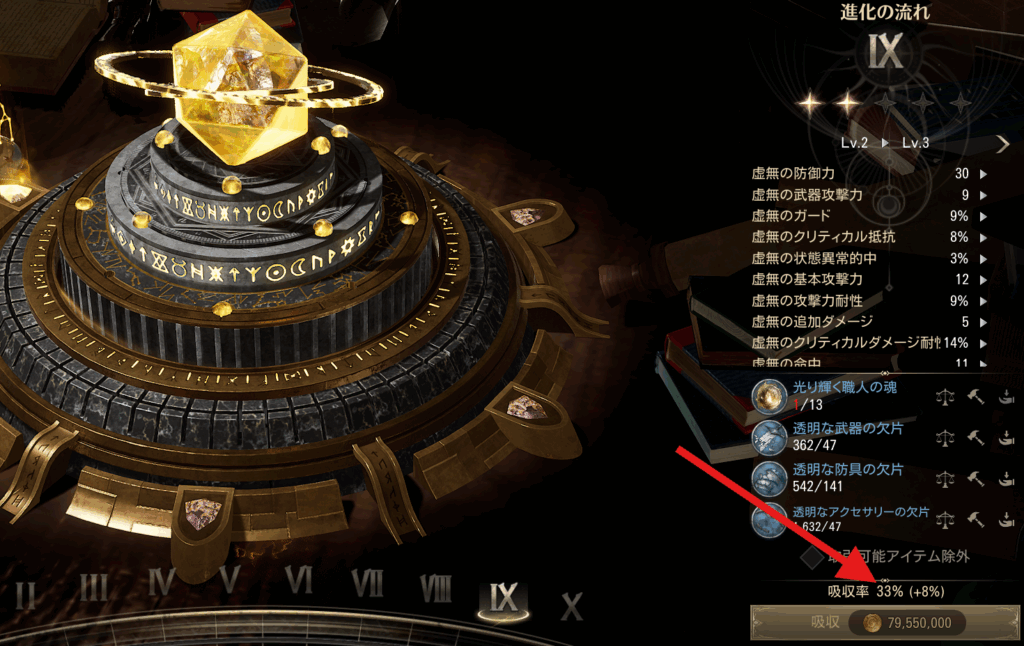Open the stage VIII tab
1024x646 pixels.
pyautogui.click(x=435, y=588)
